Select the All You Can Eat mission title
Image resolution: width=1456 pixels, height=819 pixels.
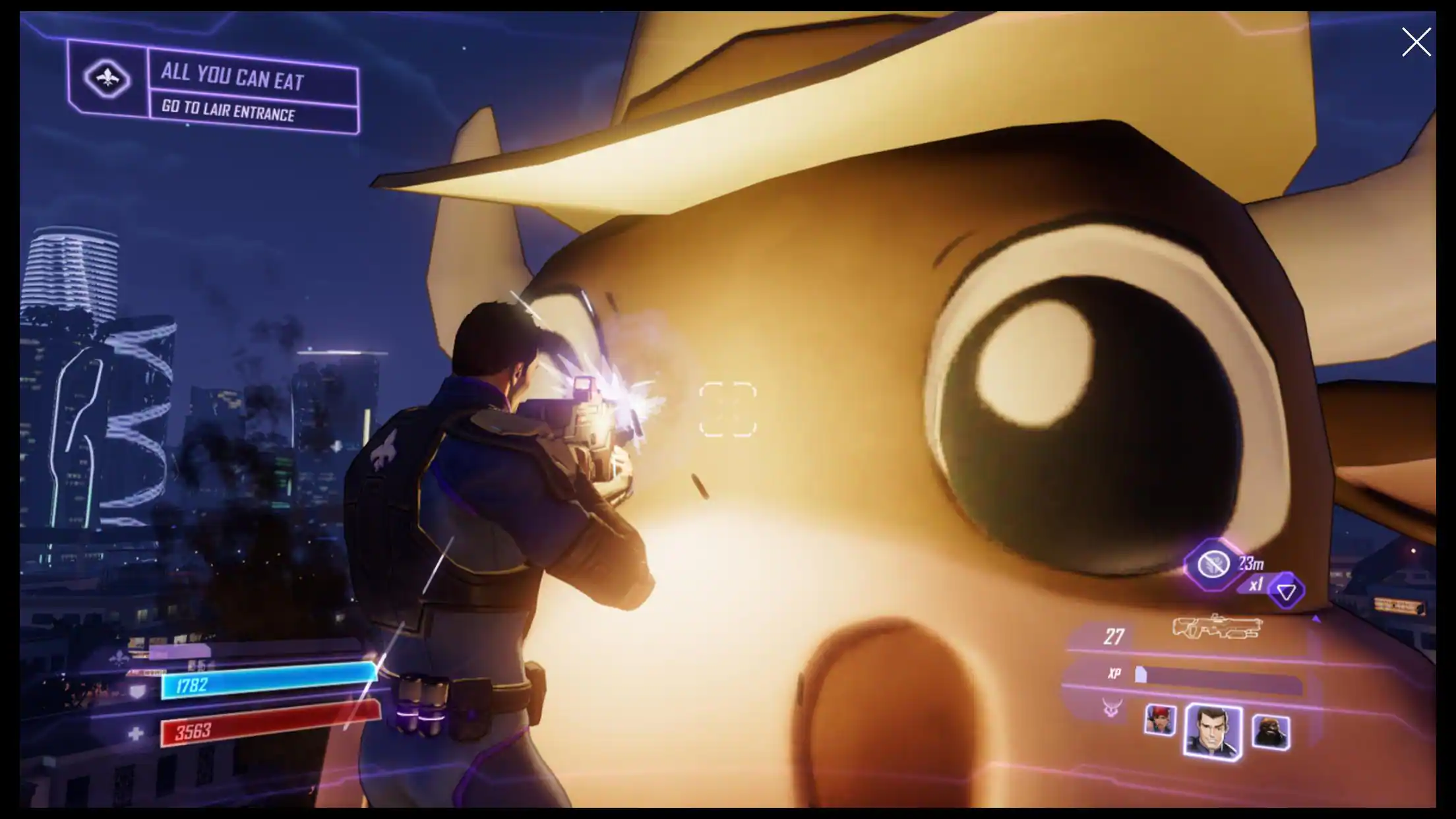point(232,78)
